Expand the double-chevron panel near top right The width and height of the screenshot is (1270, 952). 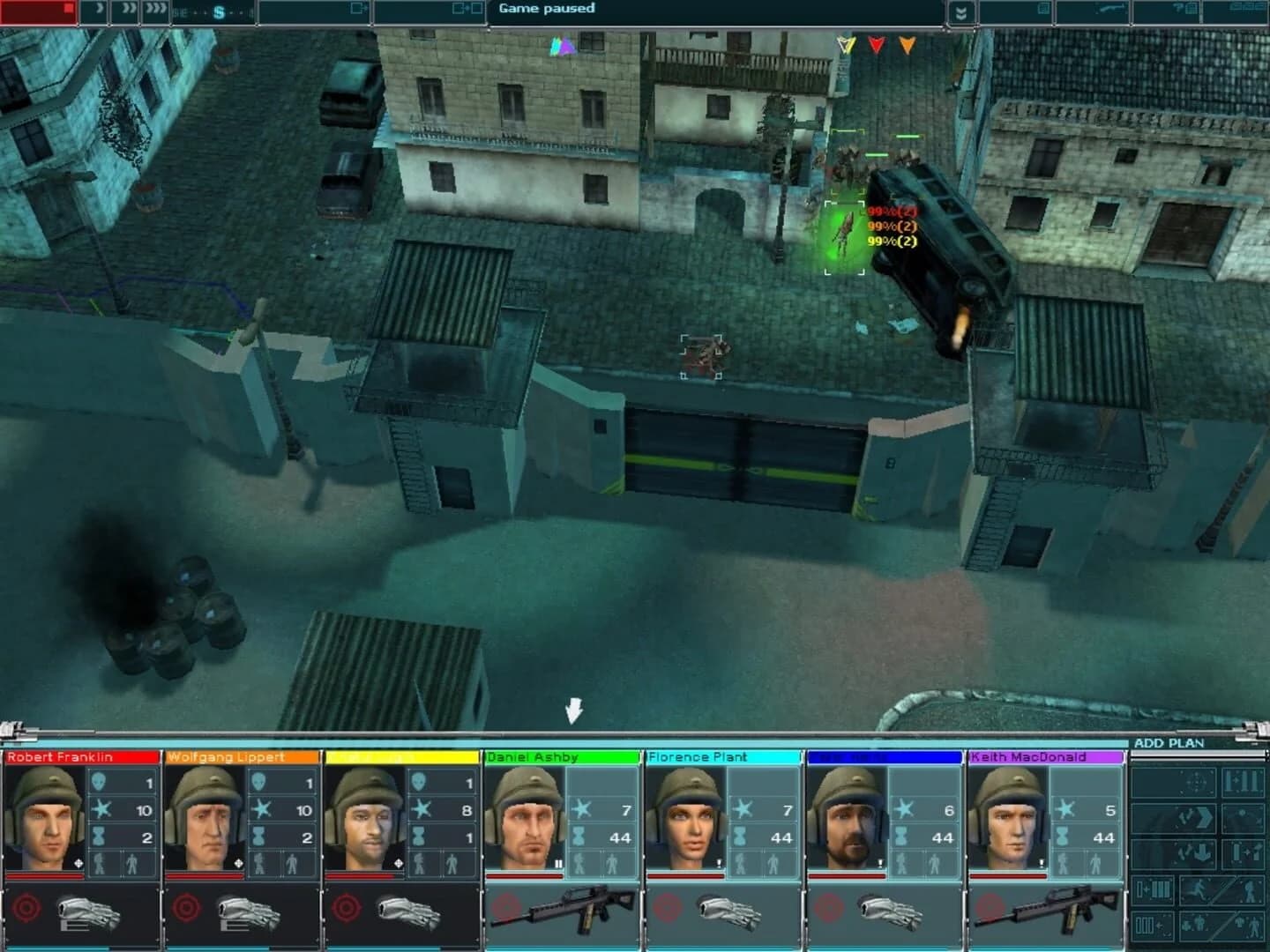[x=961, y=11]
